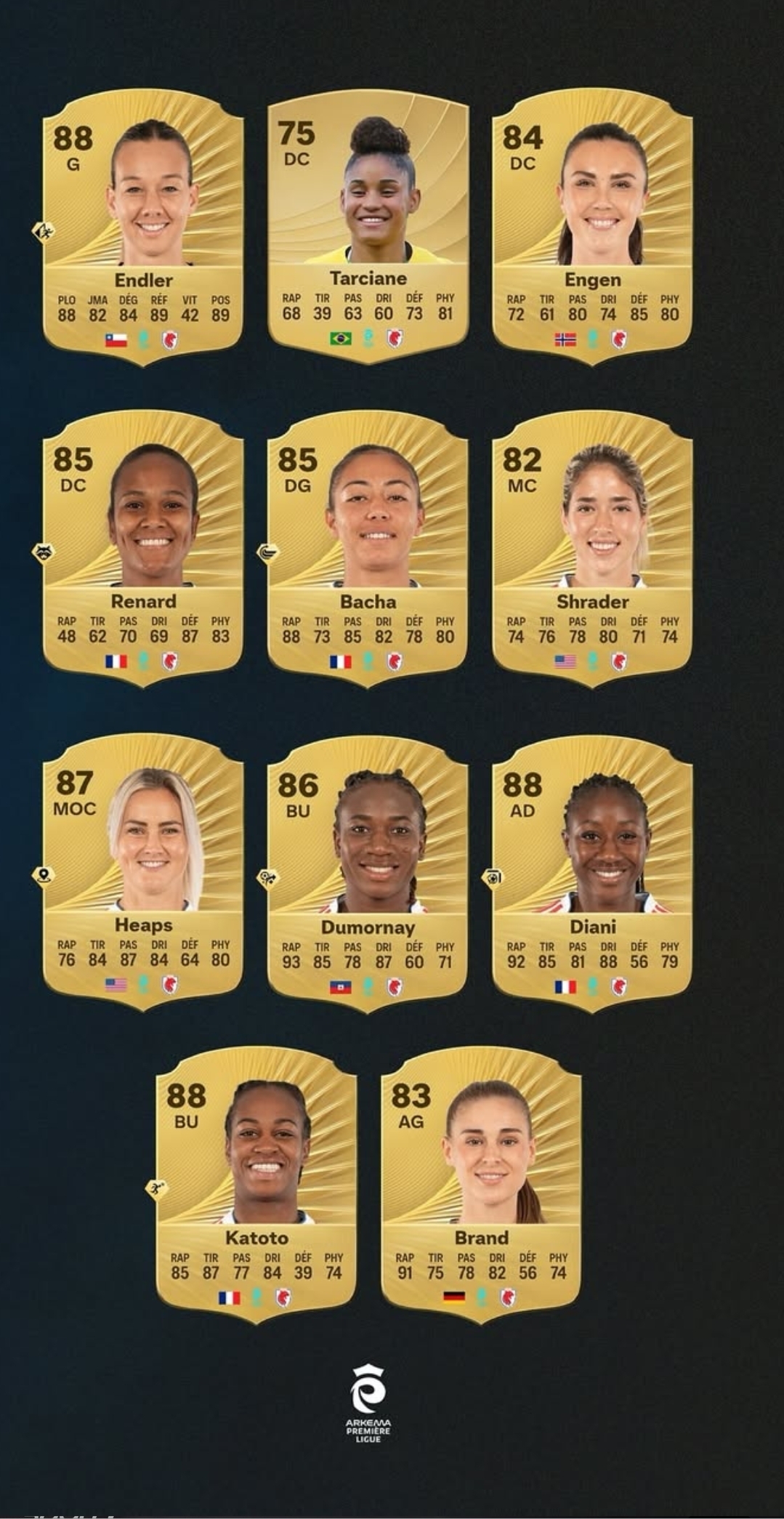Open the Bacha 85 DG card

tap(368, 547)
